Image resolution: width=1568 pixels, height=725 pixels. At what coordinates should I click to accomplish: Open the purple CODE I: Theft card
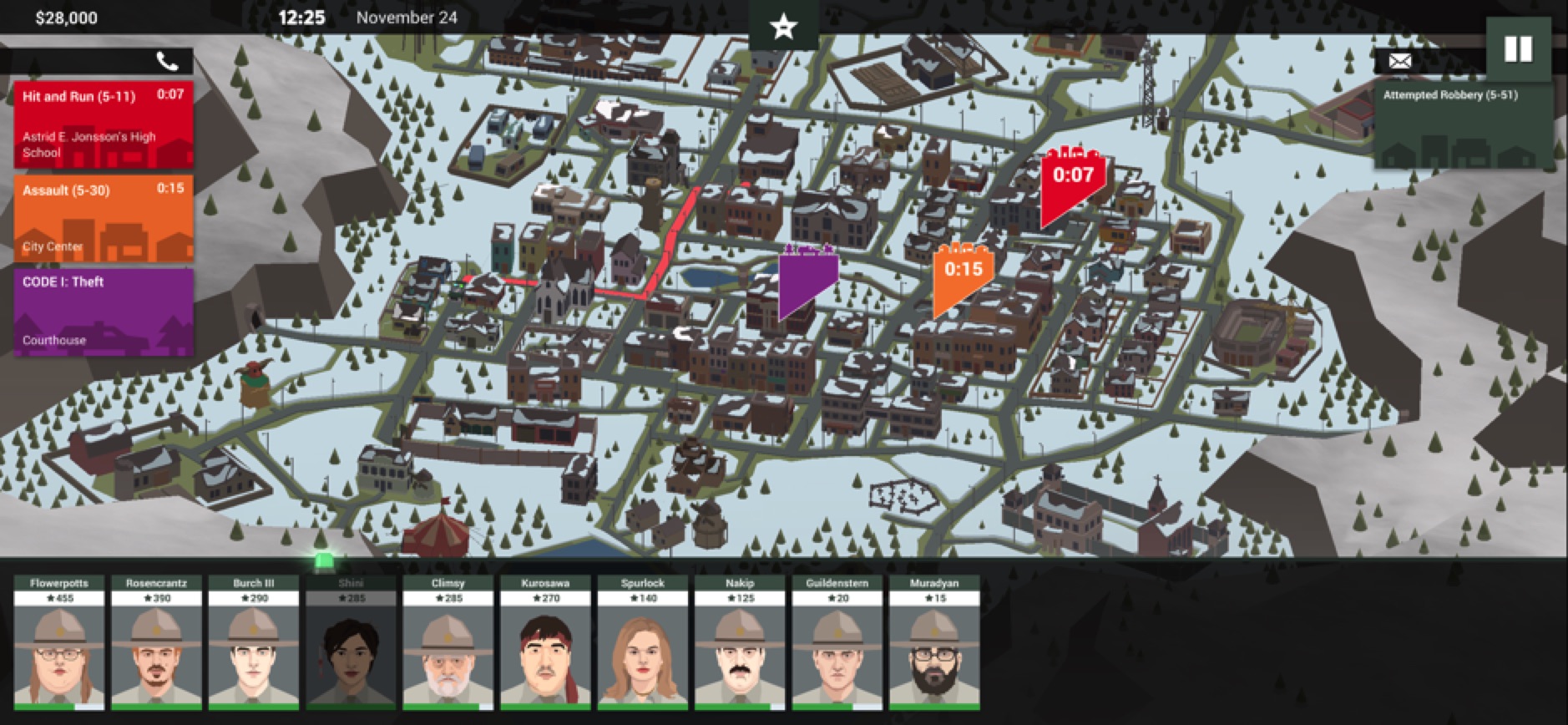tap(104, 312)
